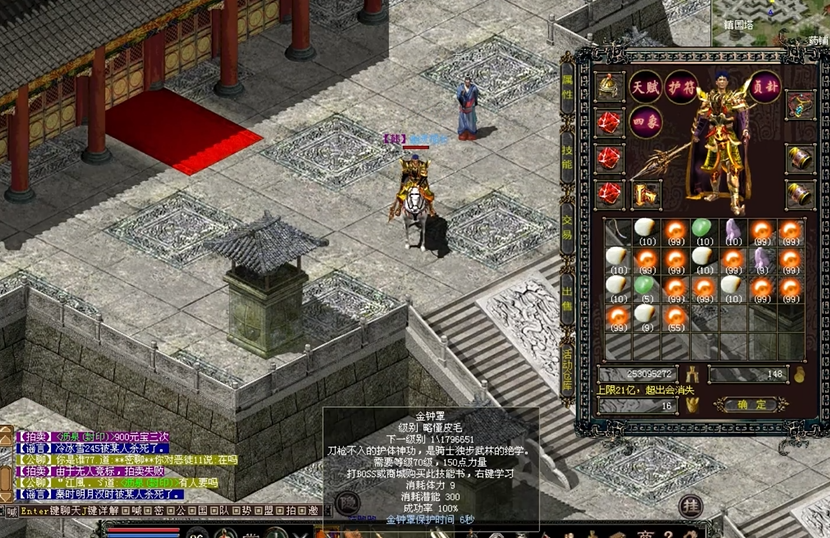Open the 出售 sell tab

[x=568, y=298]
